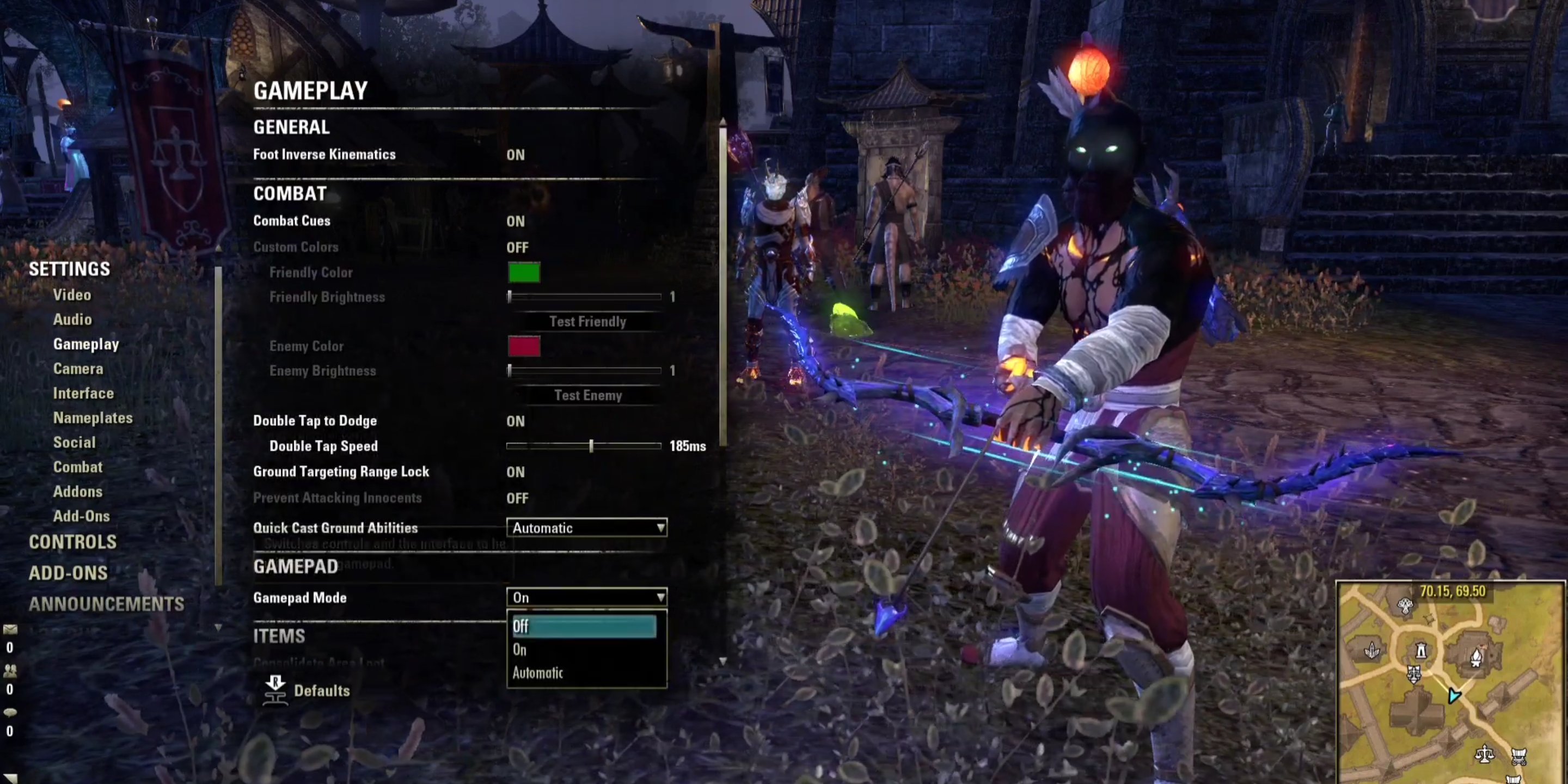This screenshot has width=1568, height=784.
Task: Toggle Foot Inverse Kinematics setting
Action: pyautogui.click(x=515, y=155)
